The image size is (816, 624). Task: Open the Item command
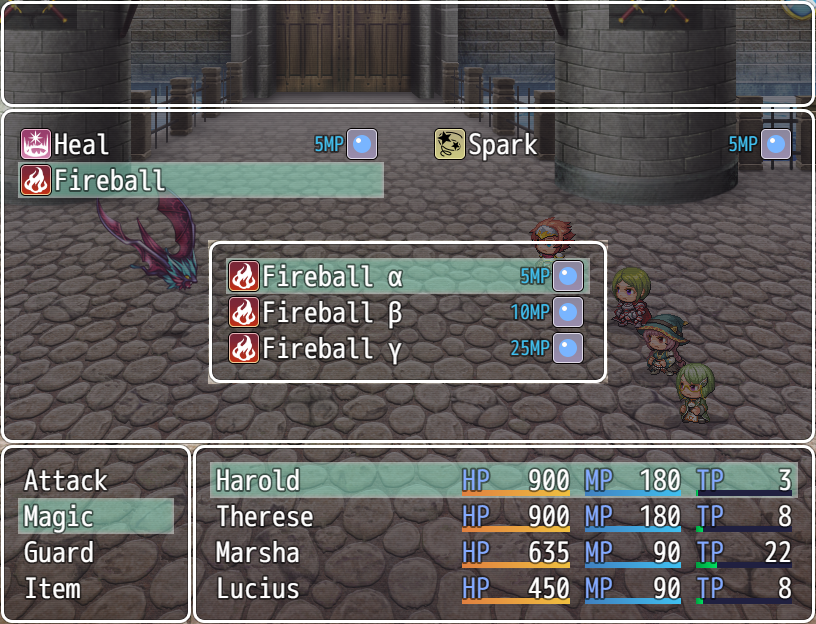[x=95, y=589]
